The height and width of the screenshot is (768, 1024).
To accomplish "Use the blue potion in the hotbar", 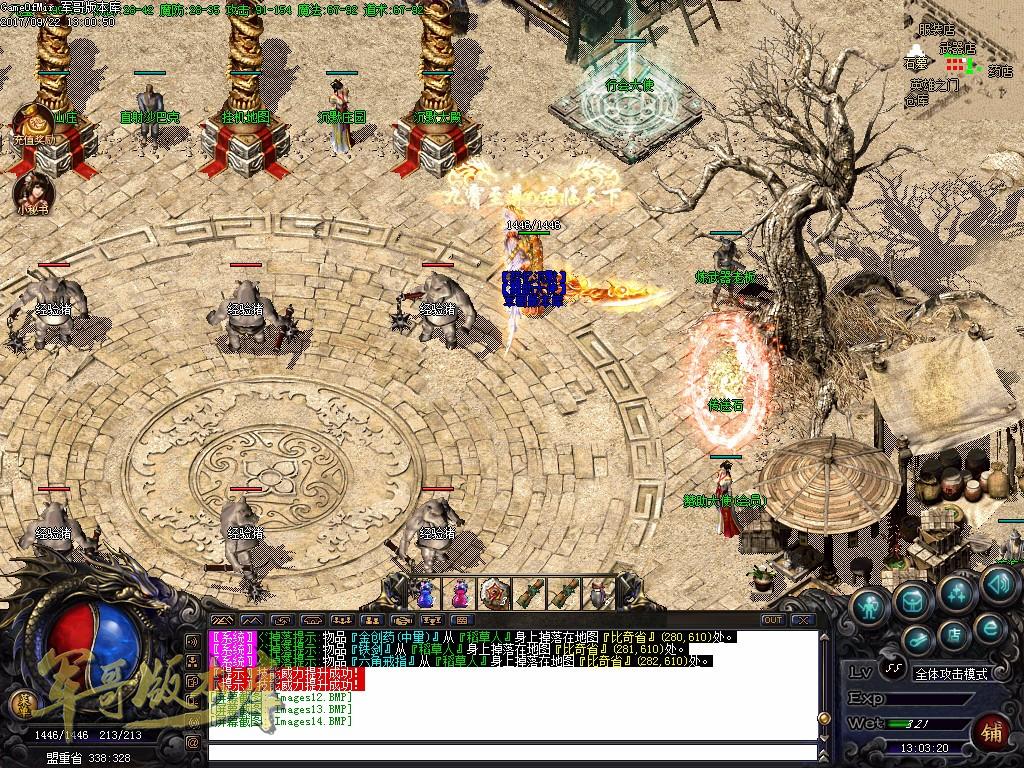I will 426,593.
